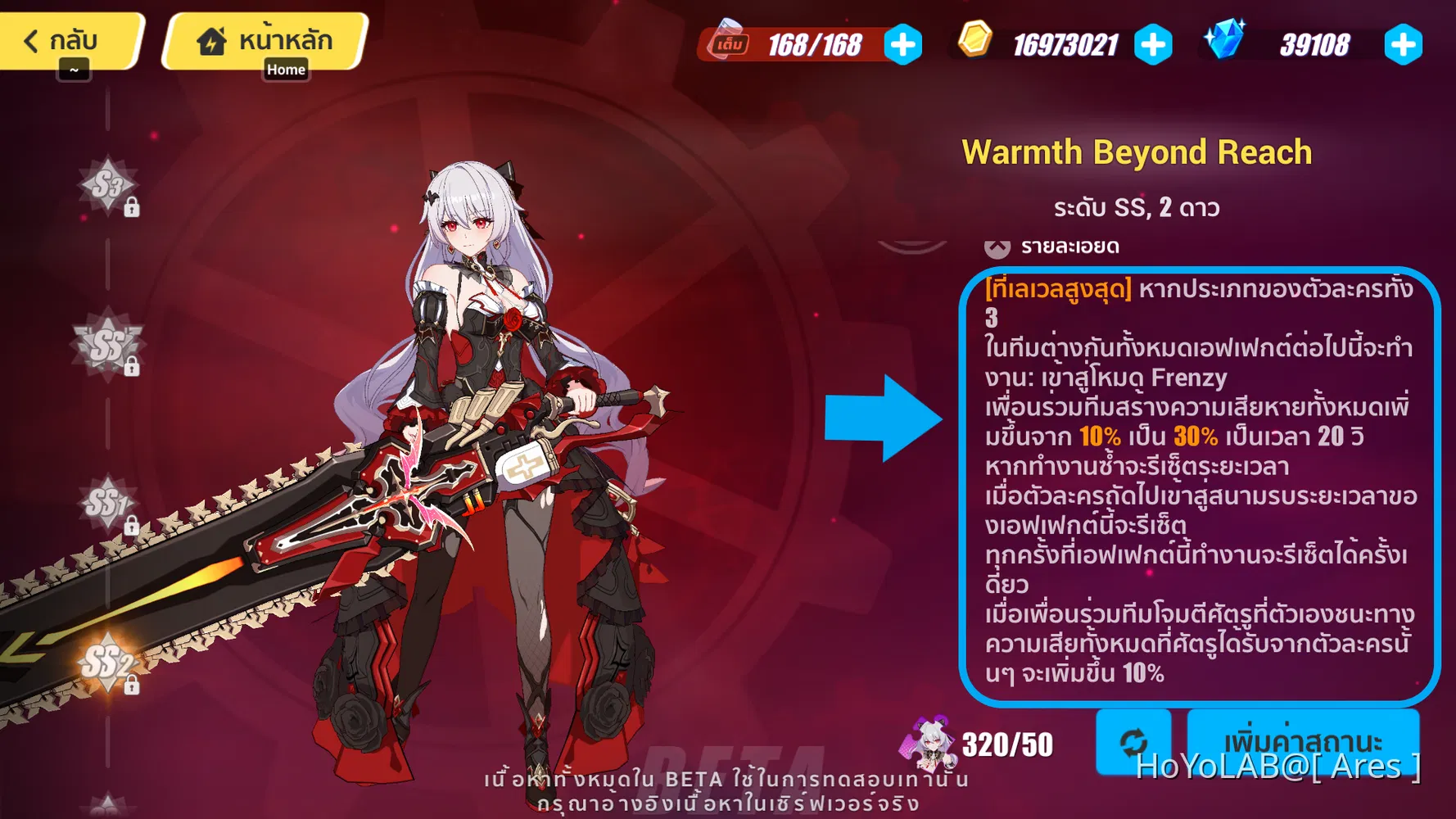
Task: Click the home icon on หน้าหลัก
Action: click(211, 39)
